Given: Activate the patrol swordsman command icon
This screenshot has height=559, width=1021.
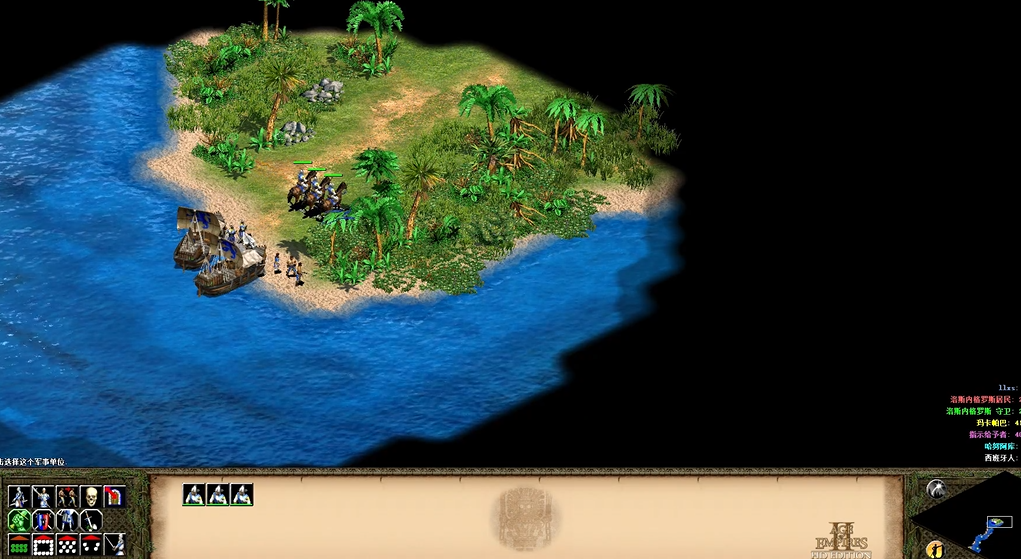Looking at the screenshot, I should click(x=18, y=497).
